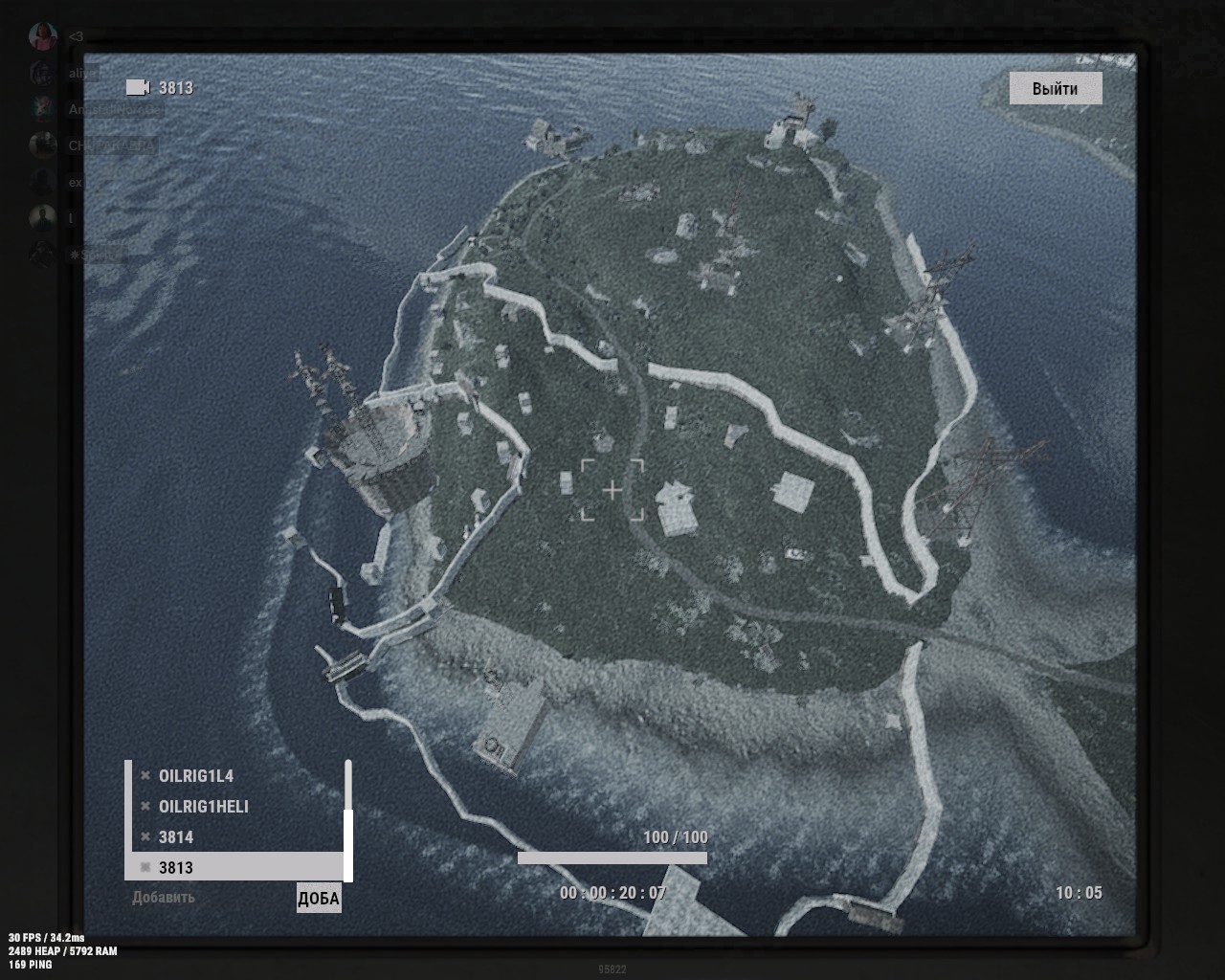Choose camera 3814 from the list
This screenshot has width=1225, height=980.
coord(176,837)
